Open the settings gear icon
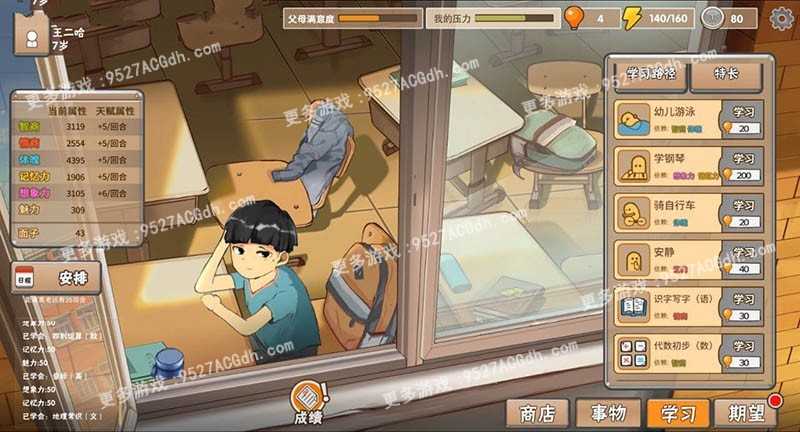Screen dimensions: 800x432 [x=781, y=17]
